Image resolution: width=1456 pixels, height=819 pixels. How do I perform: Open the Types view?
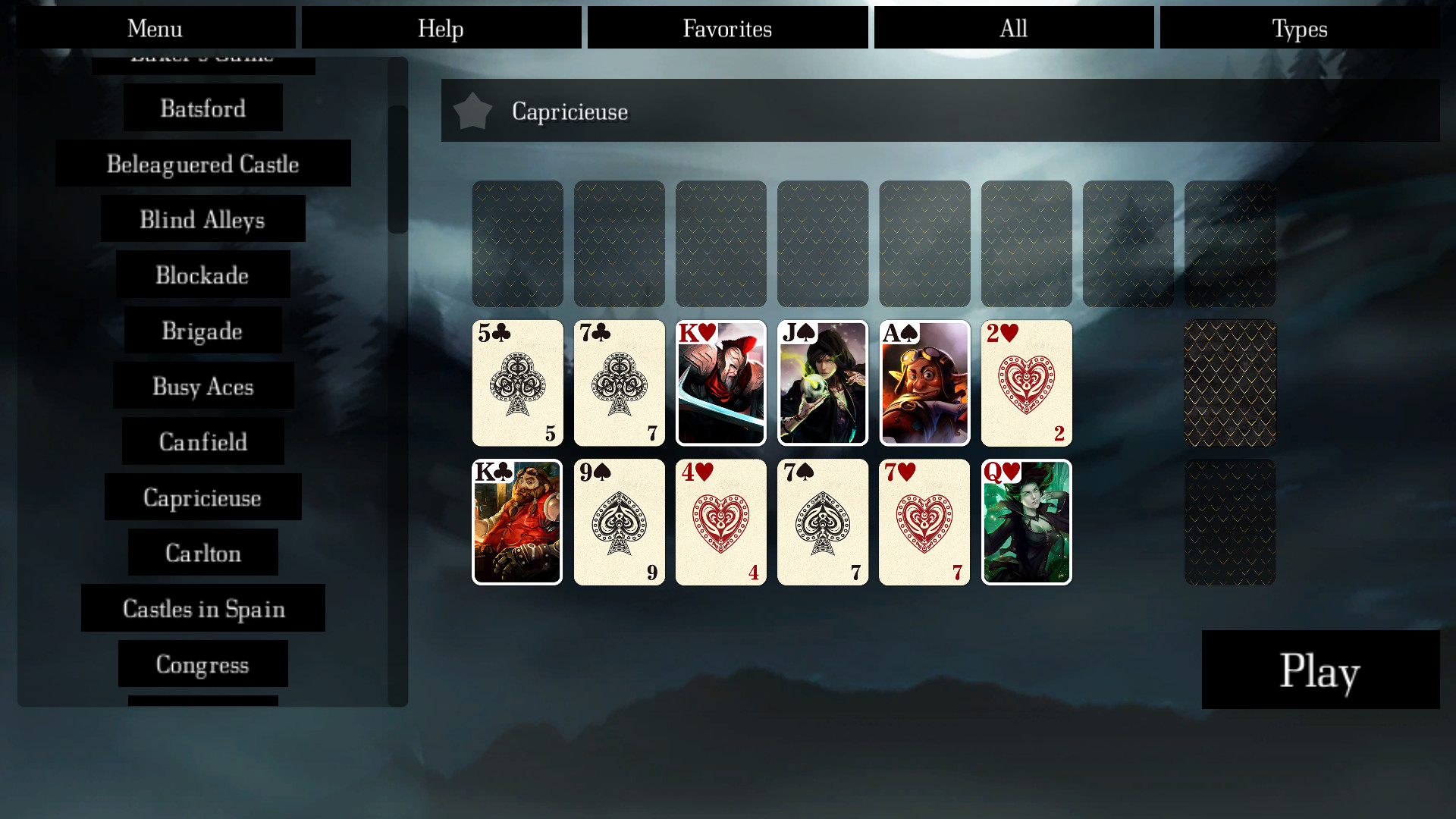1300,28
